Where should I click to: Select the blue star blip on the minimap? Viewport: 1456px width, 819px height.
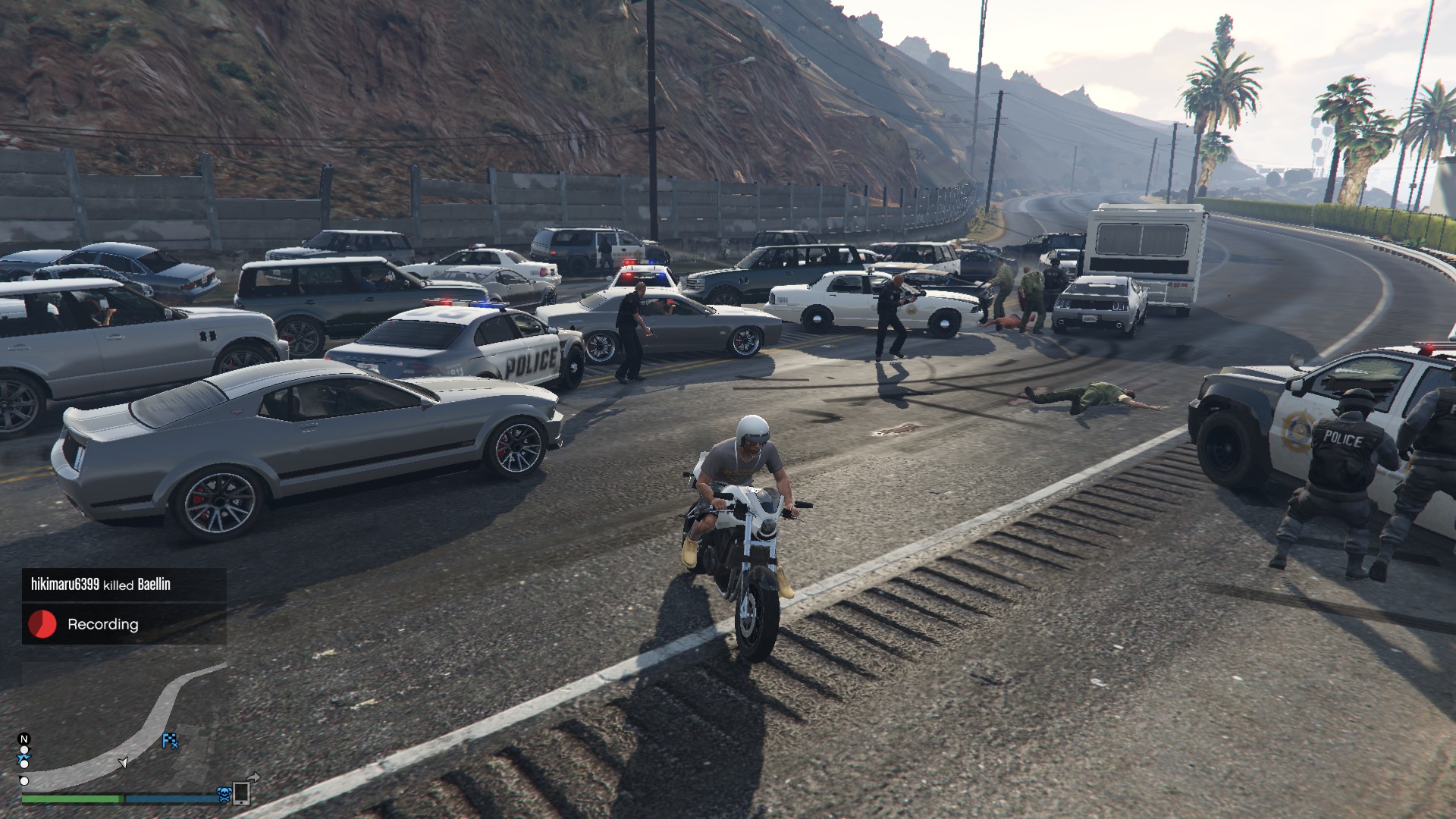[x=24, y=759]
